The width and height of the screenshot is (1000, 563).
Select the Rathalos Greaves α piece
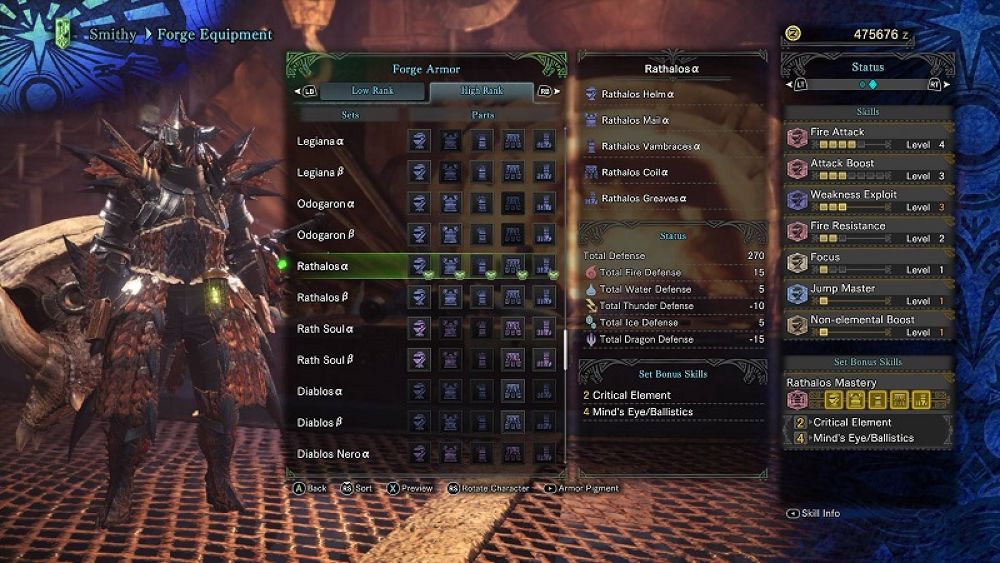click(x=643, y=198)
